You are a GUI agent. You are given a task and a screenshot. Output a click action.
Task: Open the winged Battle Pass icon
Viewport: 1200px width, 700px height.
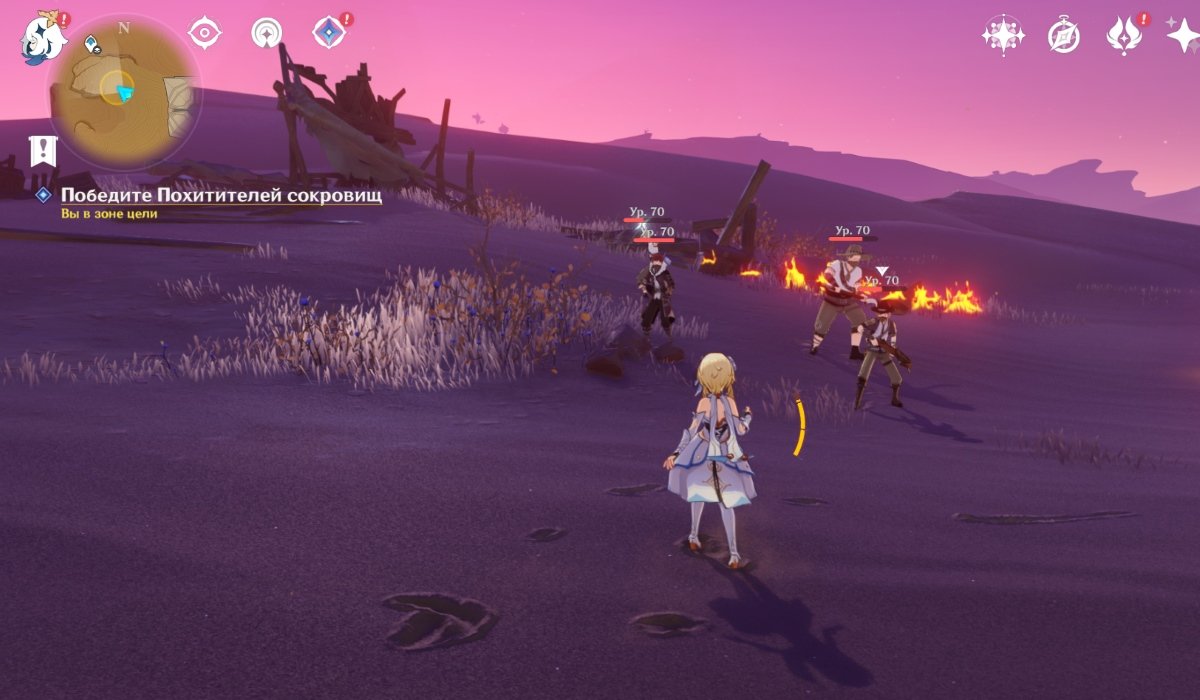pos(1124,36)
